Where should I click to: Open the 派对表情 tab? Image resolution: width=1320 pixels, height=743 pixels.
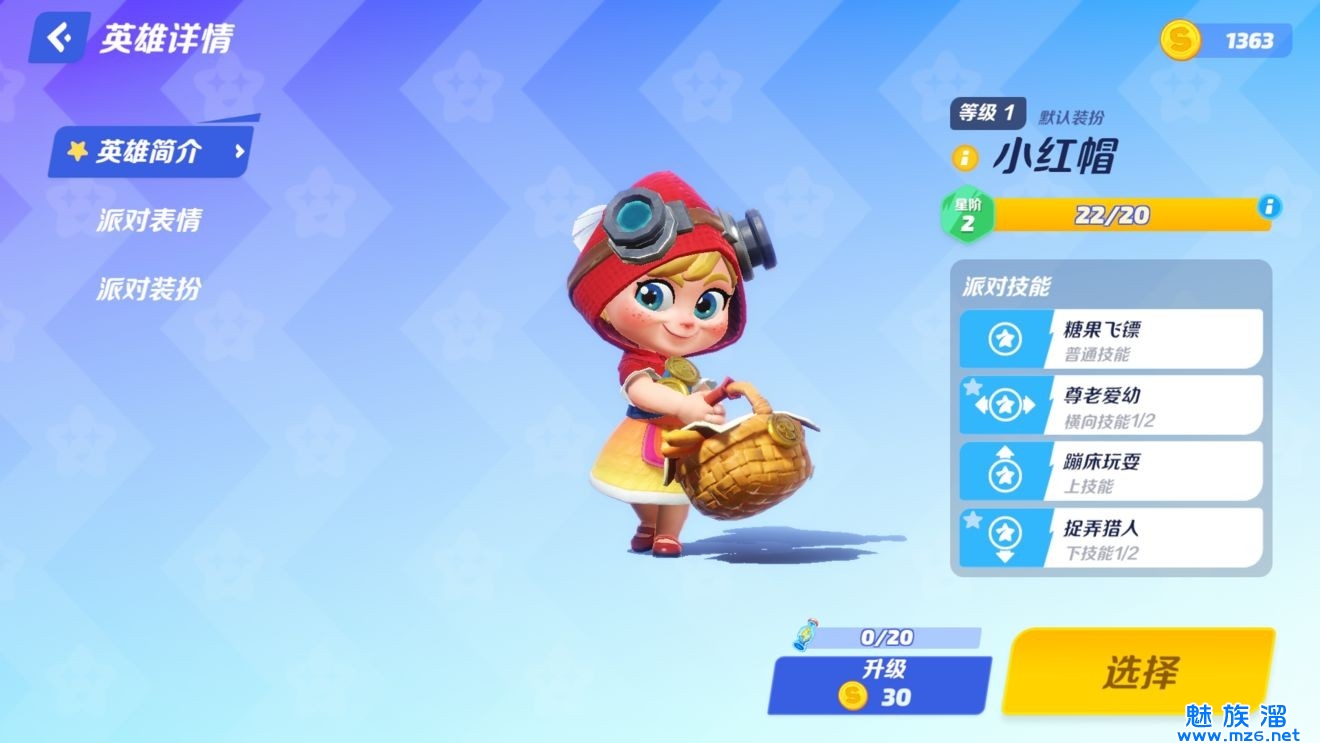pos(149,220)
